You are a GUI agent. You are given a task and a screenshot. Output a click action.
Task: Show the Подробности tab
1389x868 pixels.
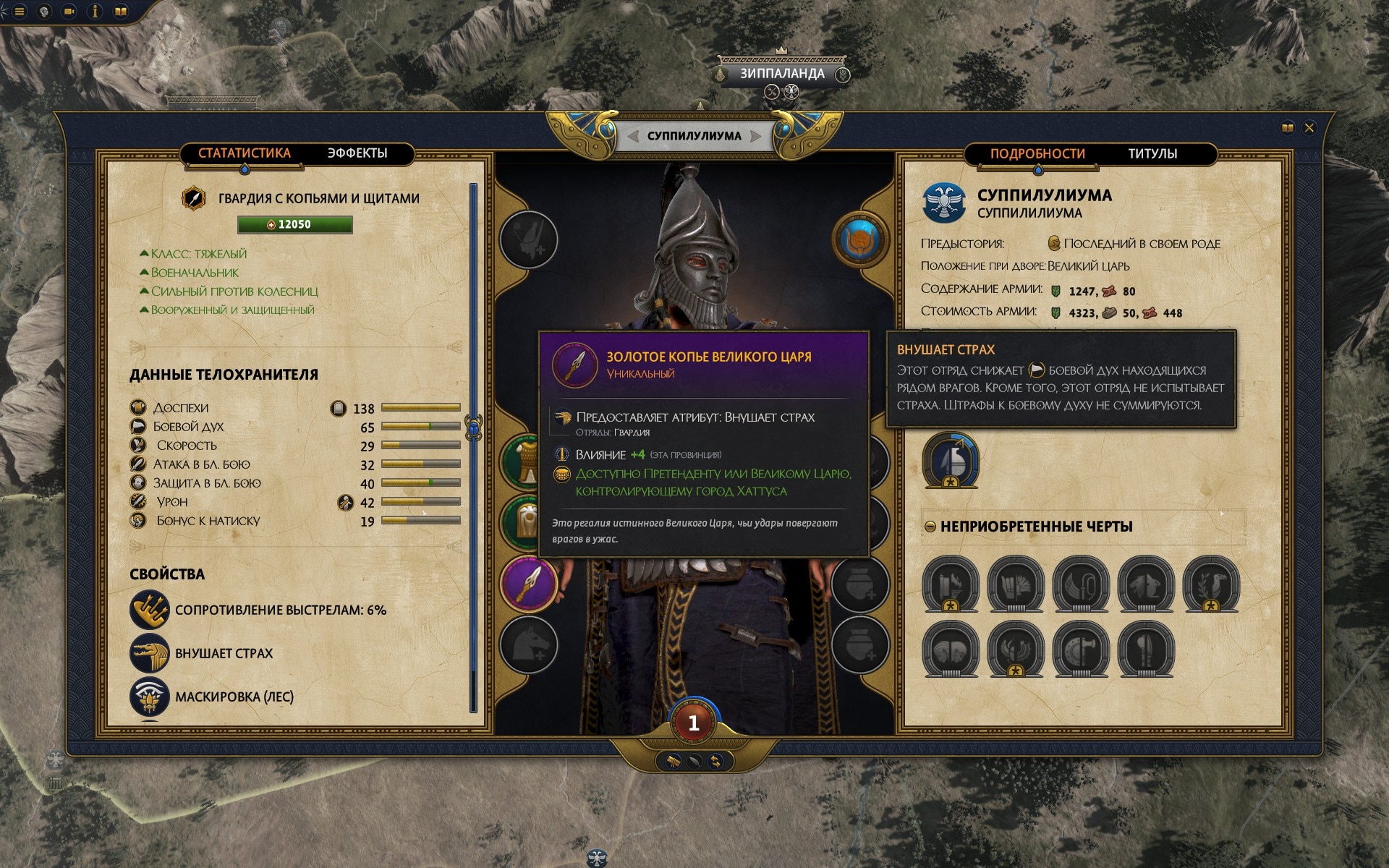click(1037, 154)
